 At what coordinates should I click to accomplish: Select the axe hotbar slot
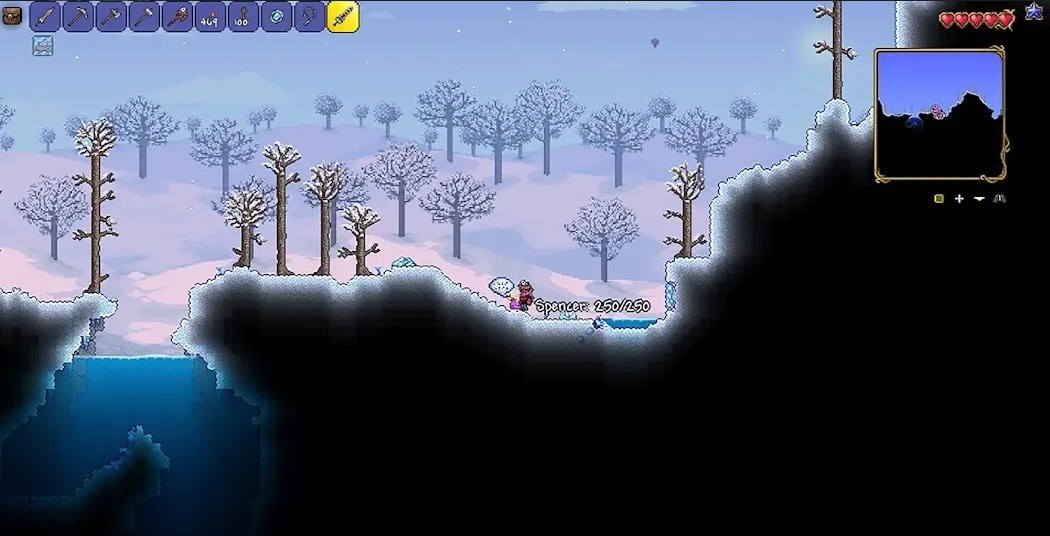click(111, 16)
